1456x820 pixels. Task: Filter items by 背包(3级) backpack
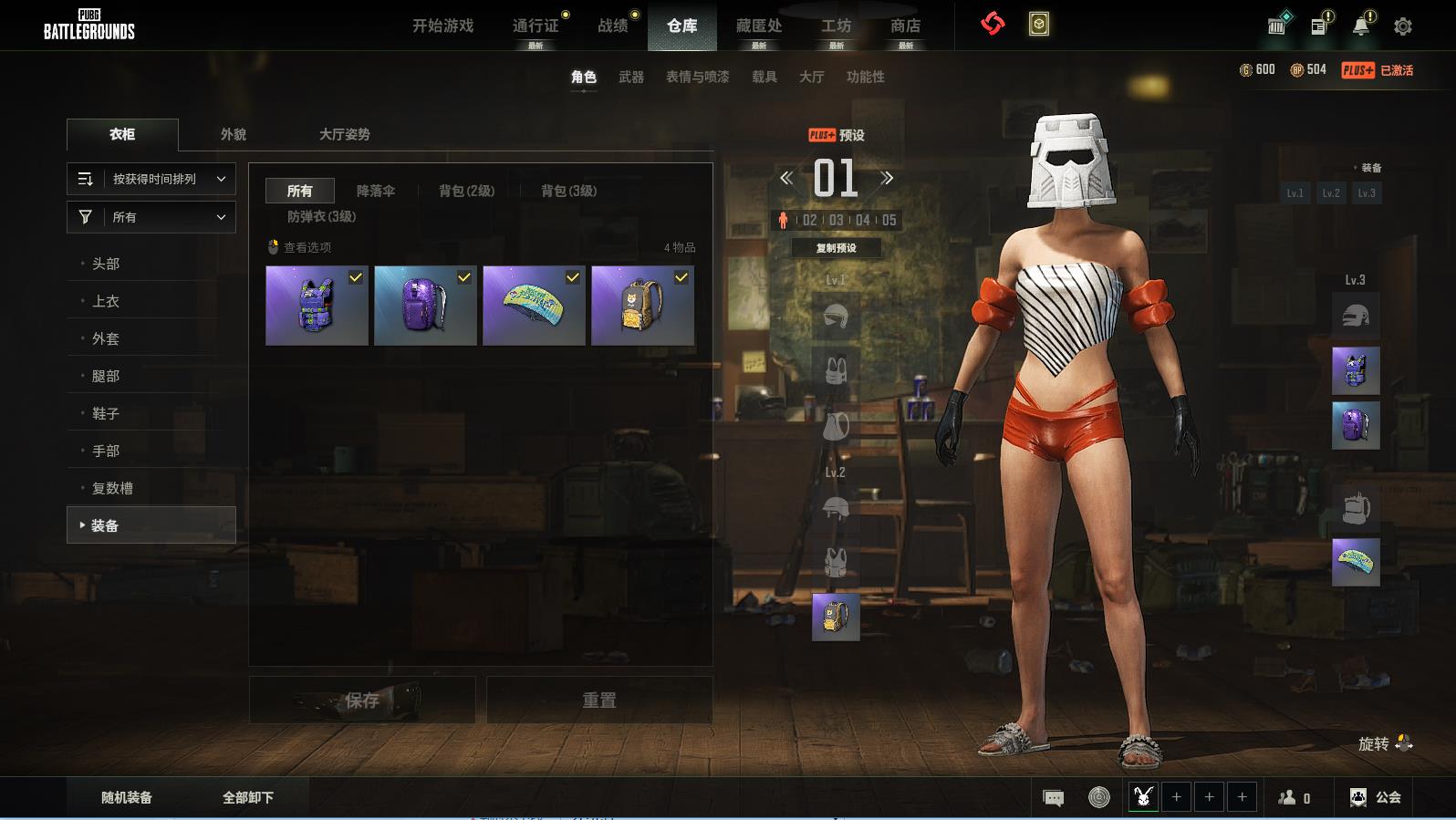click(x=568, y=191)
